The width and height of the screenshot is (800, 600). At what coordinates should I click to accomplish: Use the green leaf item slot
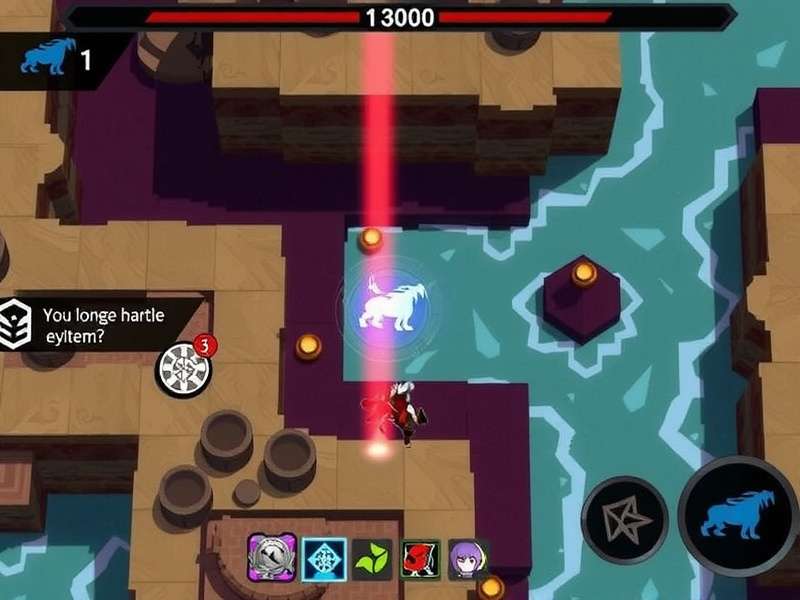(x=373, y=558)
